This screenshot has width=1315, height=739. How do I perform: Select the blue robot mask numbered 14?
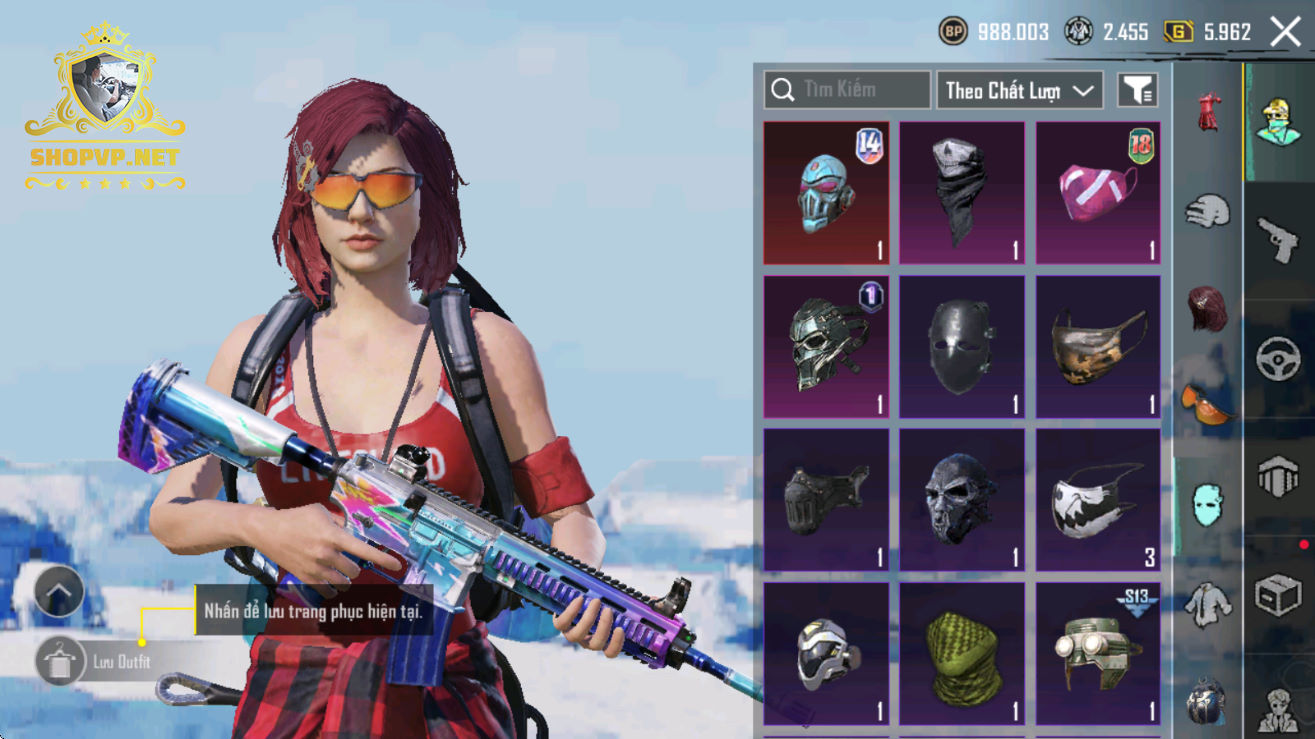tap(826, 193)
